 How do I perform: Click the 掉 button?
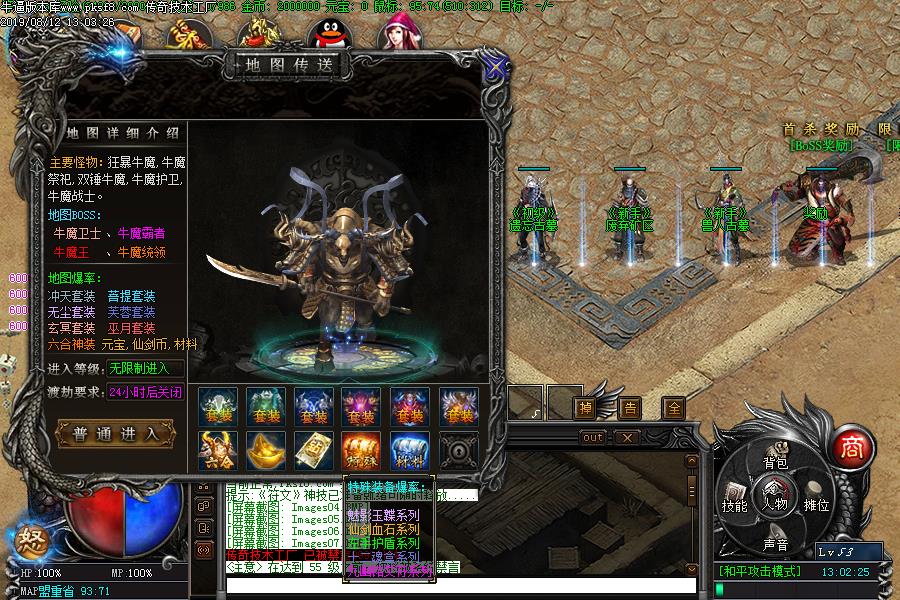585,408
